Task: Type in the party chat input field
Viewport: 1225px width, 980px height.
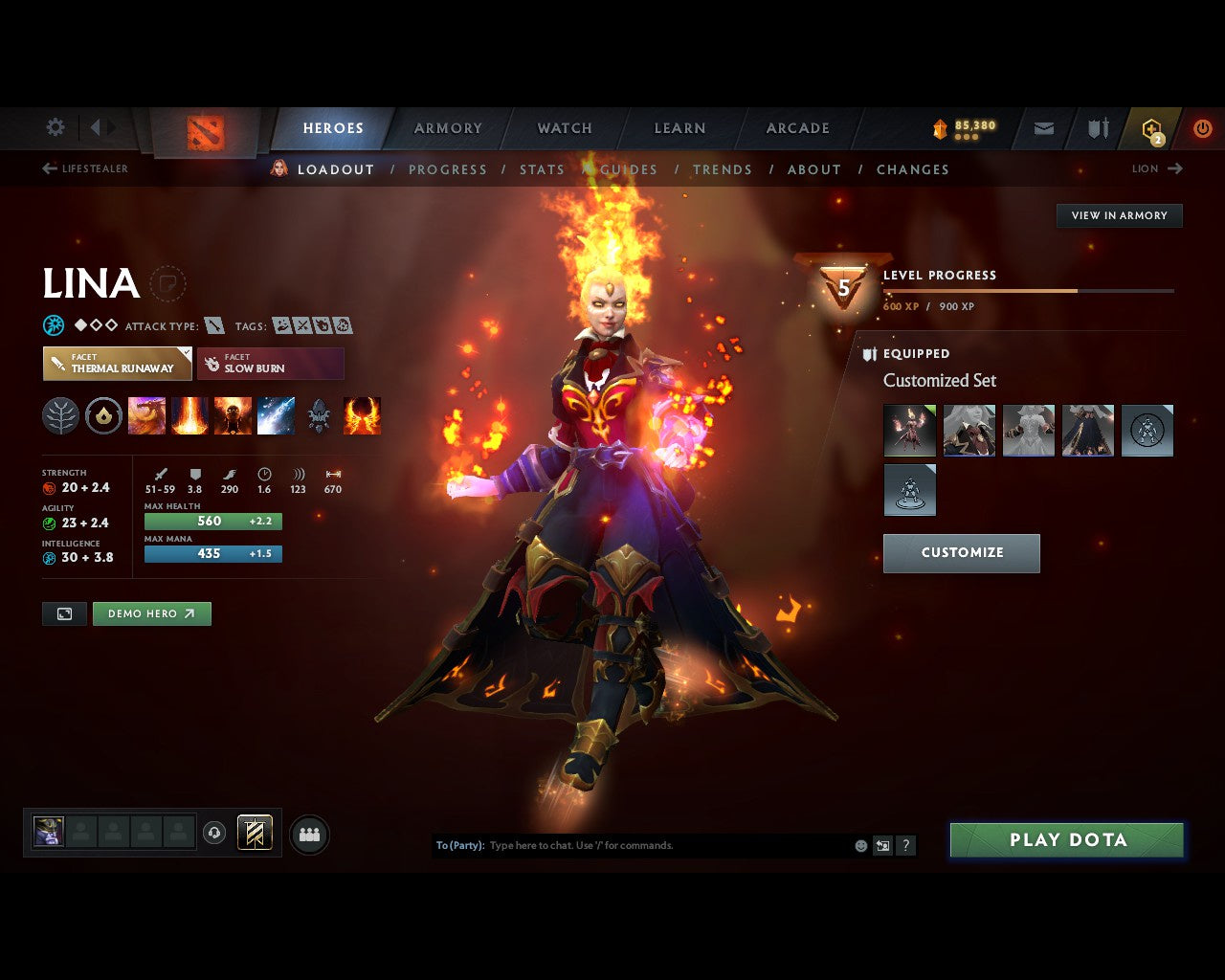Action: (x=670, y=845)
